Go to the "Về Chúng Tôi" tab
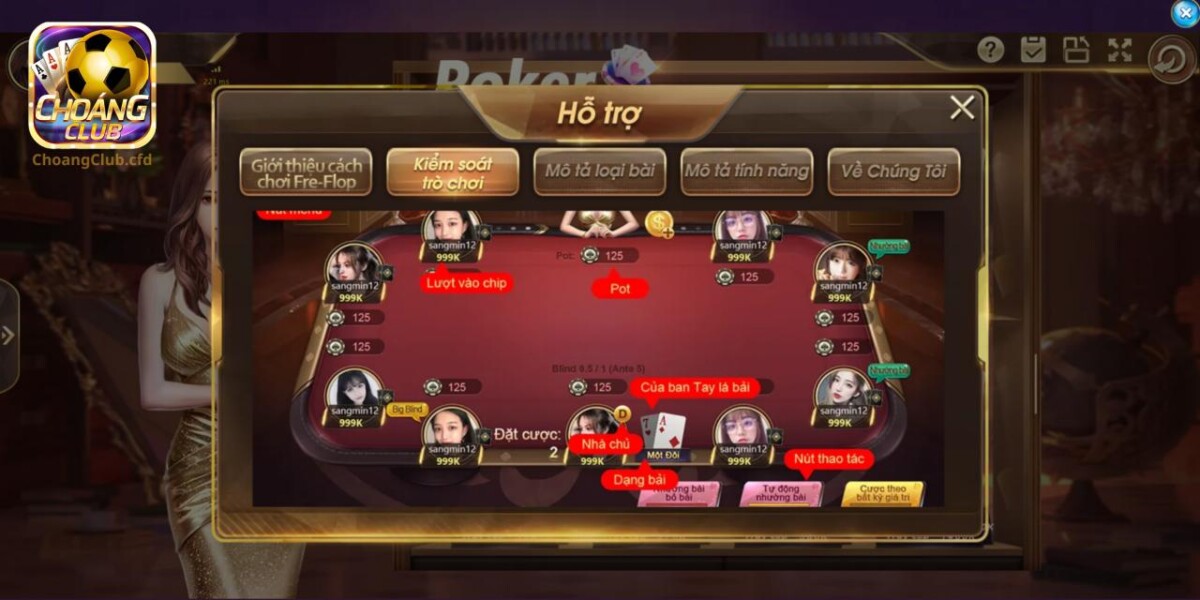This screenshot has height=600, width=1200. click(893, 171)
